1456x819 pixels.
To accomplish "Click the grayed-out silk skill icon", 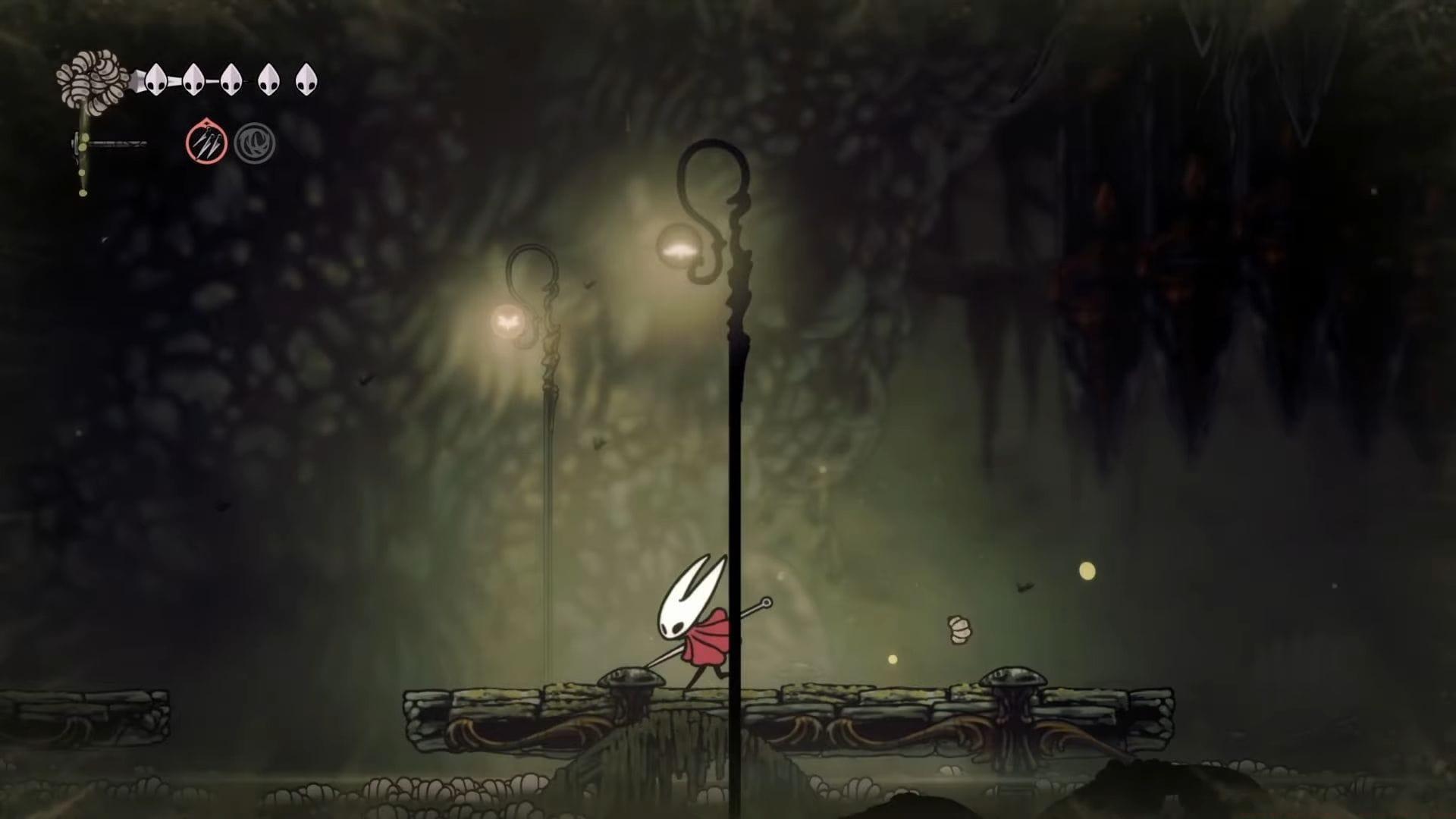I will click(x=256, y=143).
